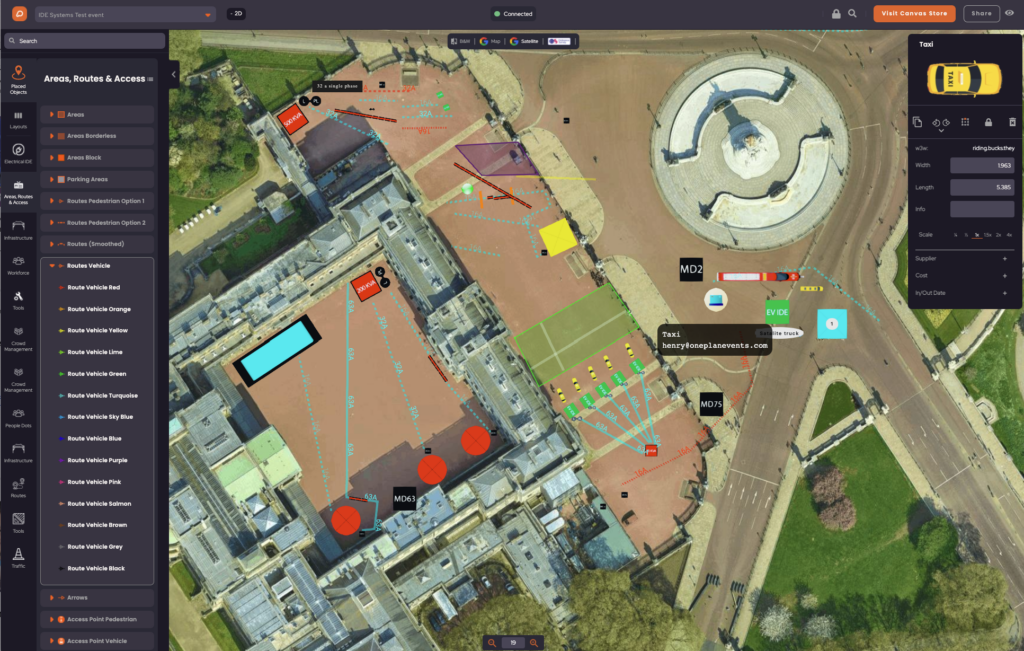
Task: Toggle the 2D view button
Action: [x=237, y=14]
